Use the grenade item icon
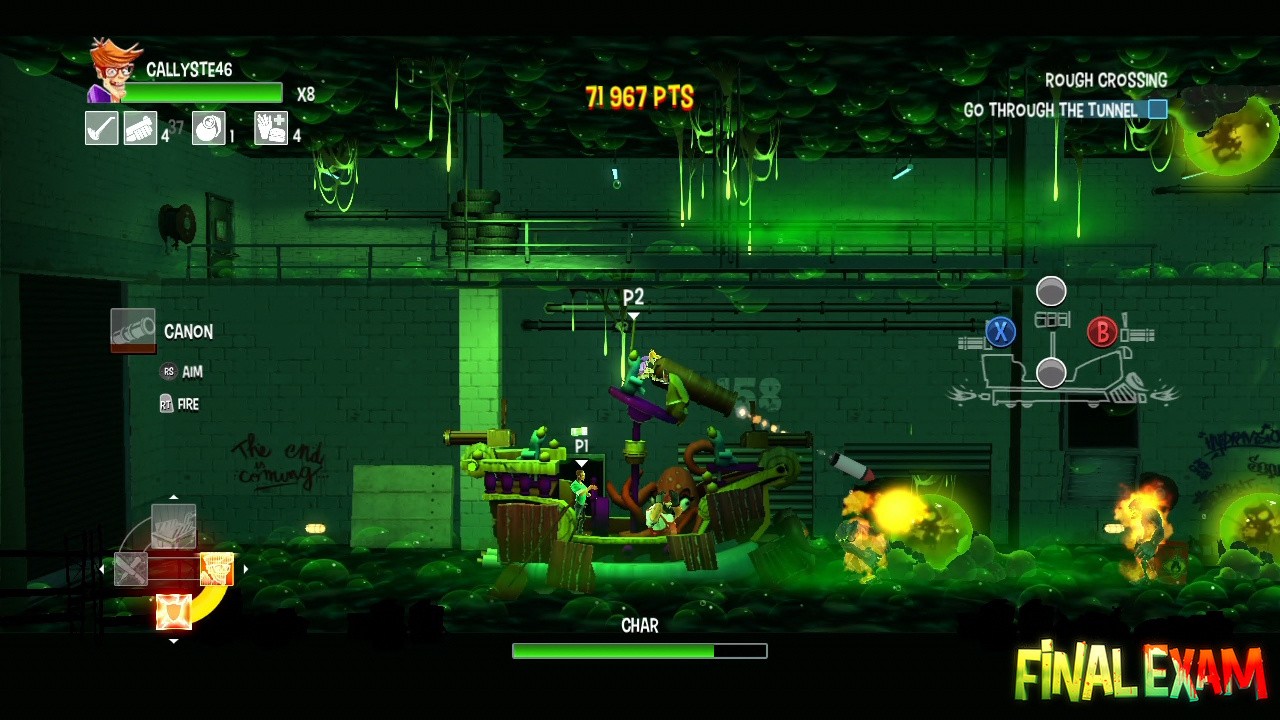This screenshot has height=720, width=1280. (x=209, y=128)
